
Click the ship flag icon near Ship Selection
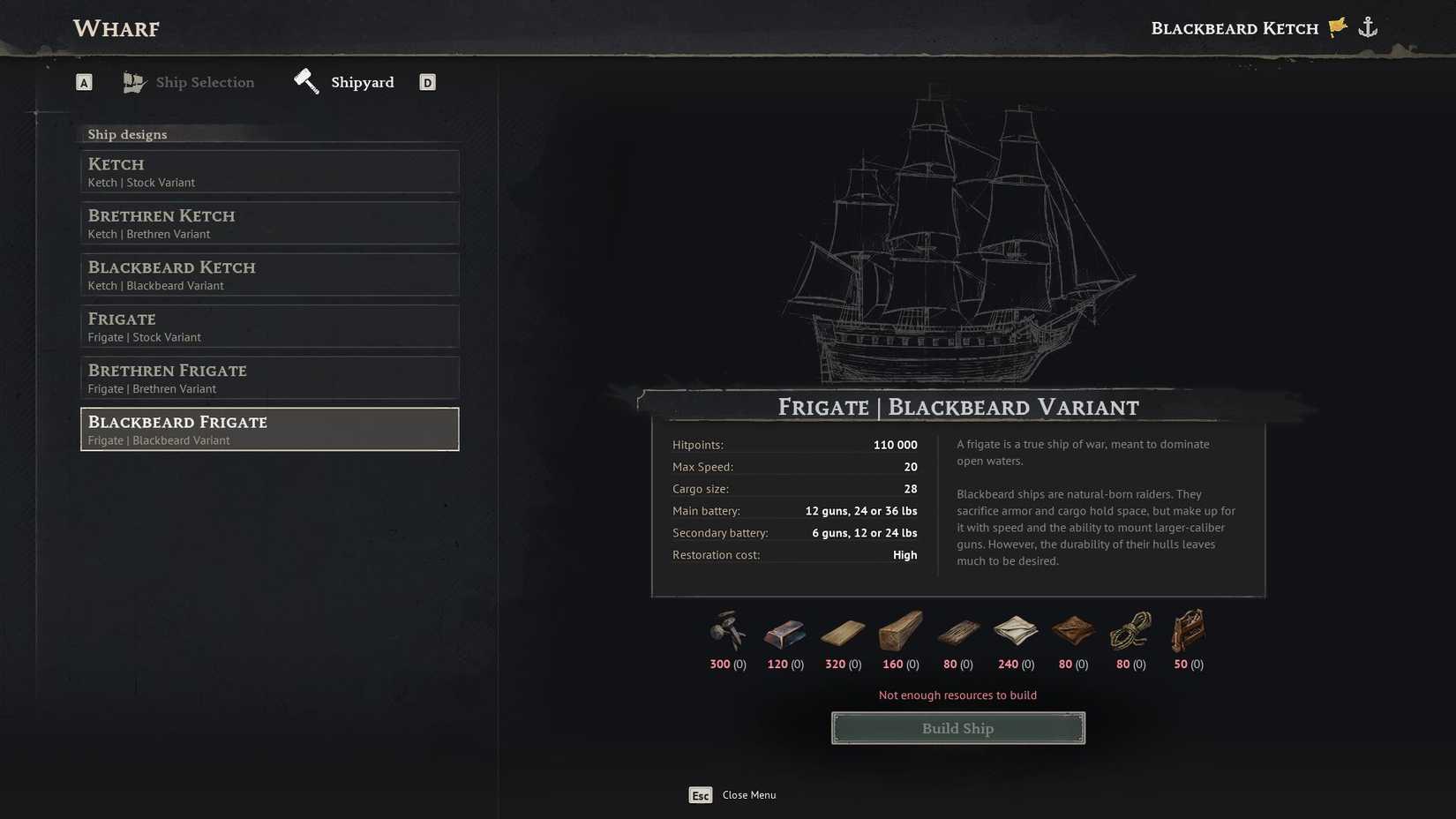[x=134, y=81]
